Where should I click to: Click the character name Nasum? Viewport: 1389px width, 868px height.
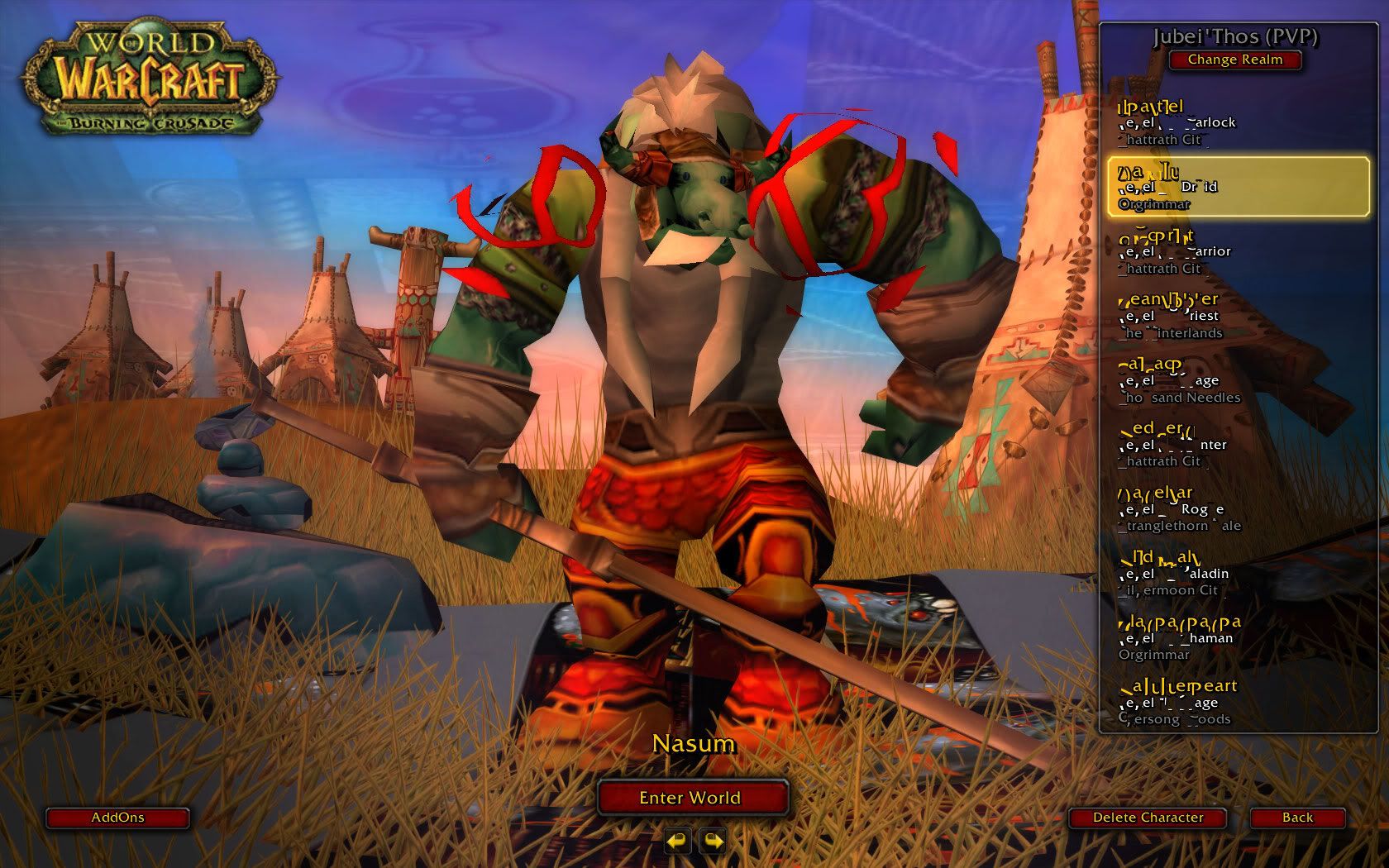click(693, 743)
